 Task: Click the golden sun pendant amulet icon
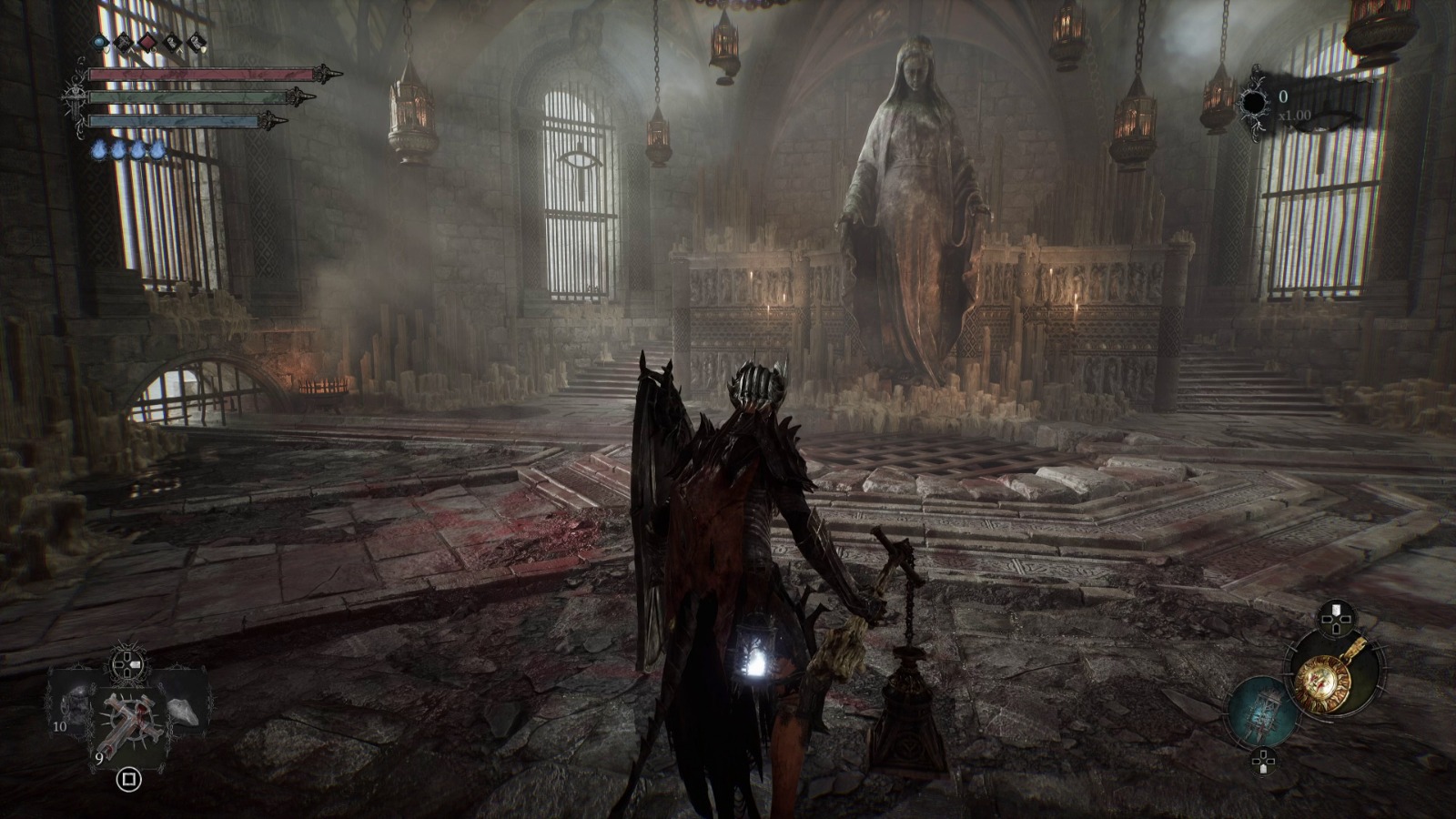point(1321,681)
